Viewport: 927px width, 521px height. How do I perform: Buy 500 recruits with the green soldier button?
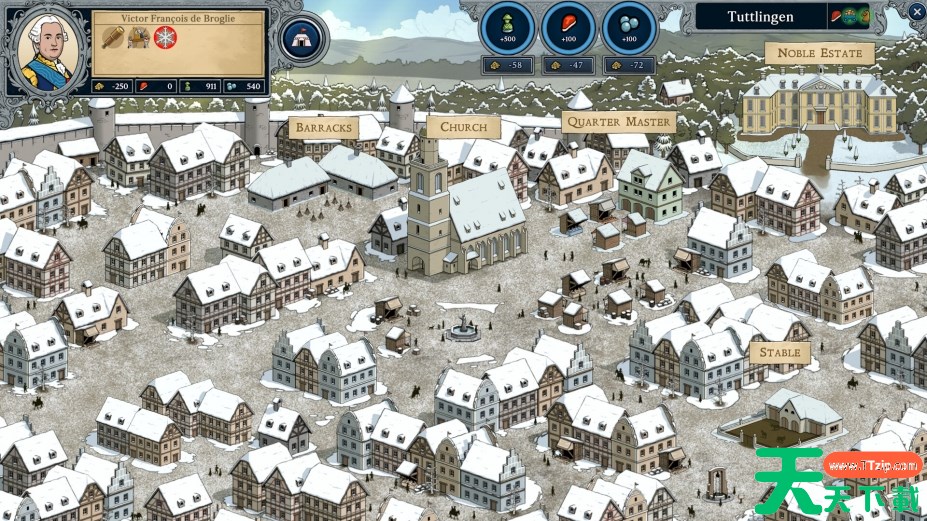507,28
